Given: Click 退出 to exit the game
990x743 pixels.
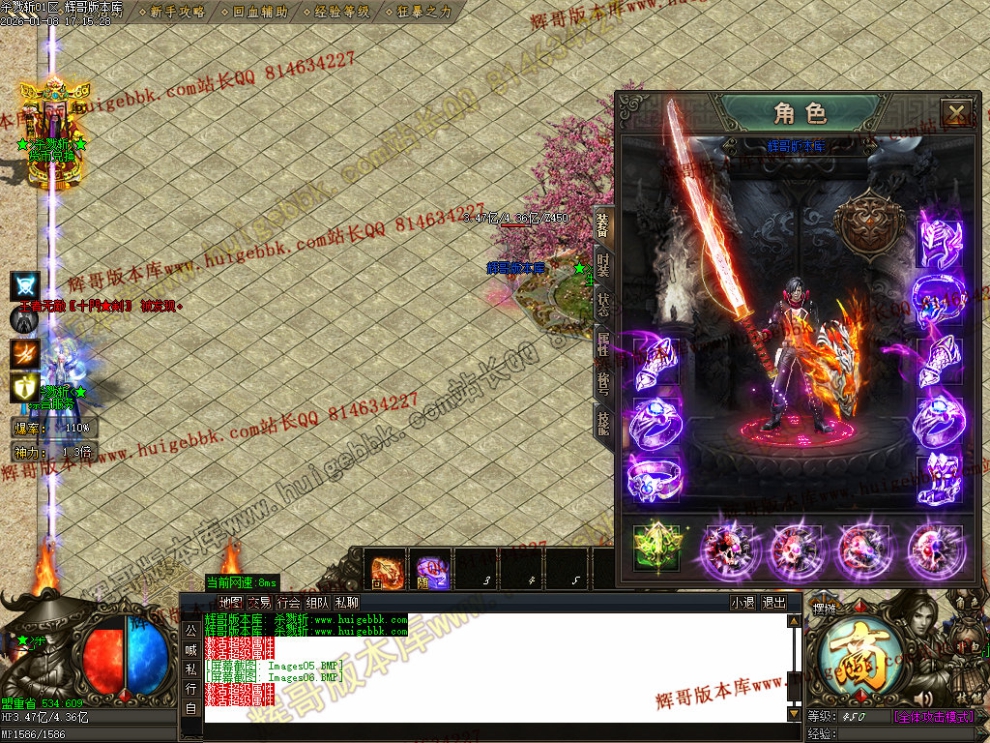Looking at the screenshot, I should [774, 603].
